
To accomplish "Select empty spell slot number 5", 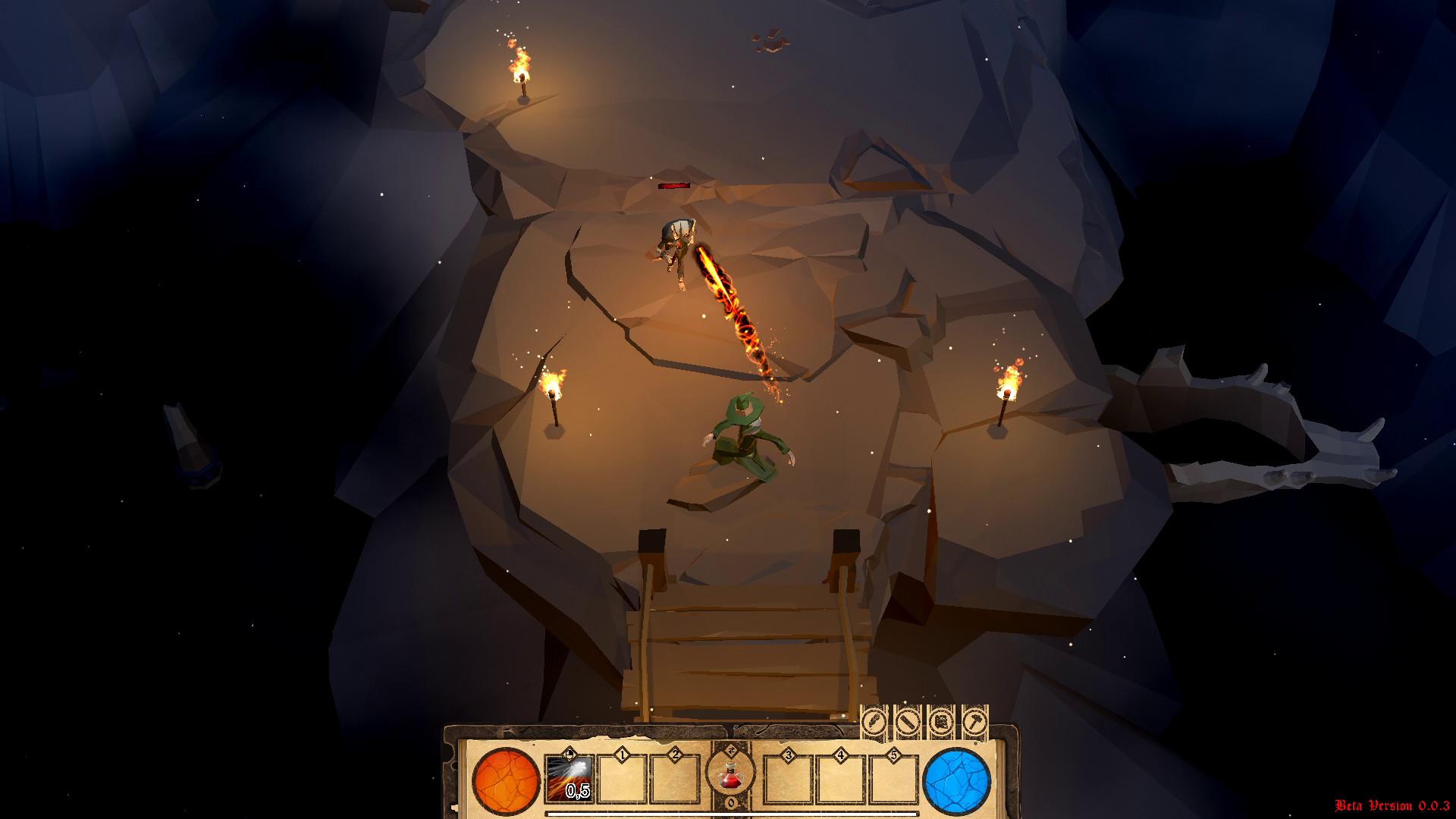I will [893, 779].
